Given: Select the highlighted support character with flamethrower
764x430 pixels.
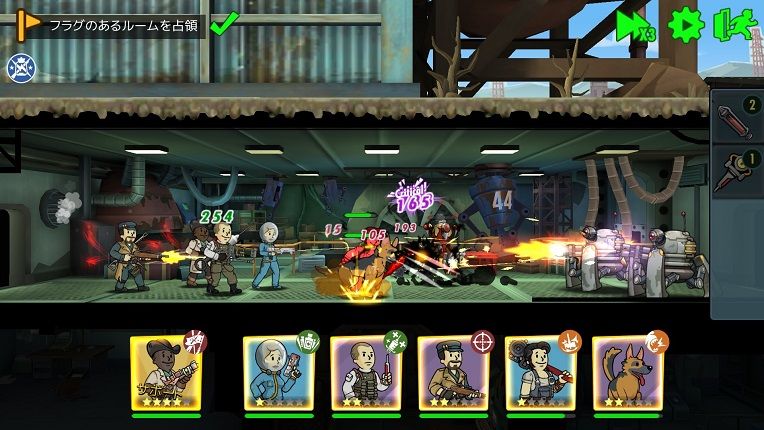Looking at the screenshot, I should pyautogui.click(x=165, y=372).
